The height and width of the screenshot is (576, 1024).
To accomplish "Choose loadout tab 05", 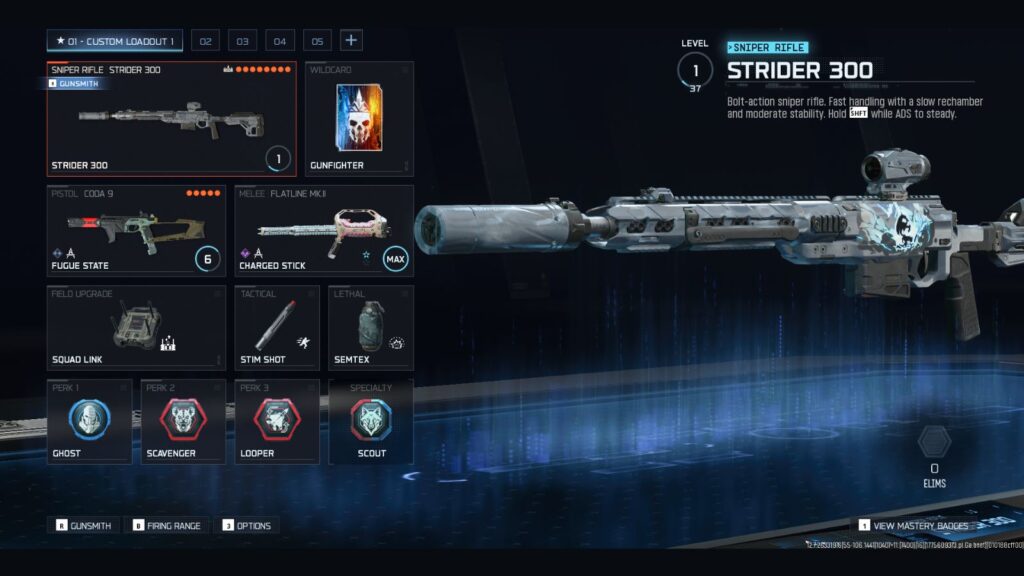I will point(316,41).
